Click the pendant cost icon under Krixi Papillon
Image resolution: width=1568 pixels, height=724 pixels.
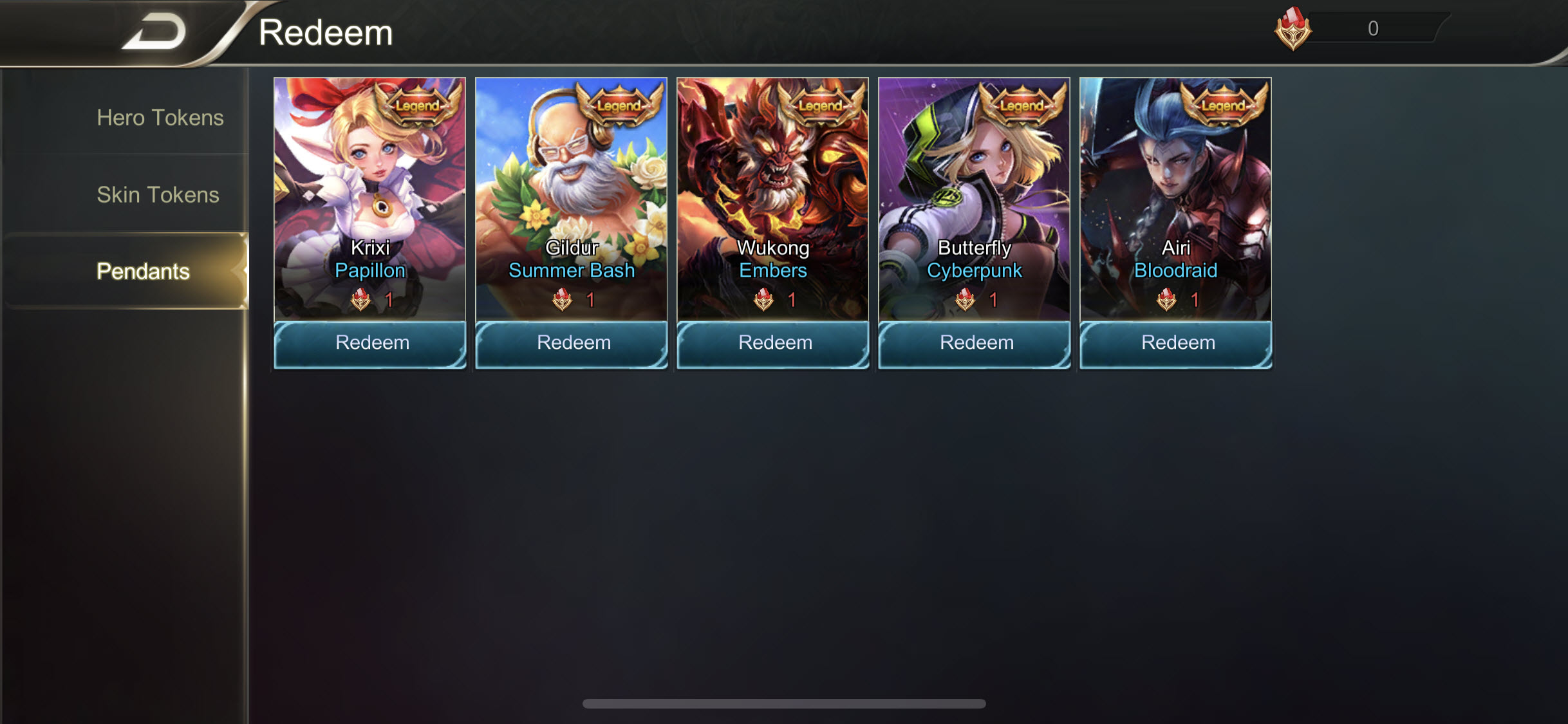coord(360,300)
